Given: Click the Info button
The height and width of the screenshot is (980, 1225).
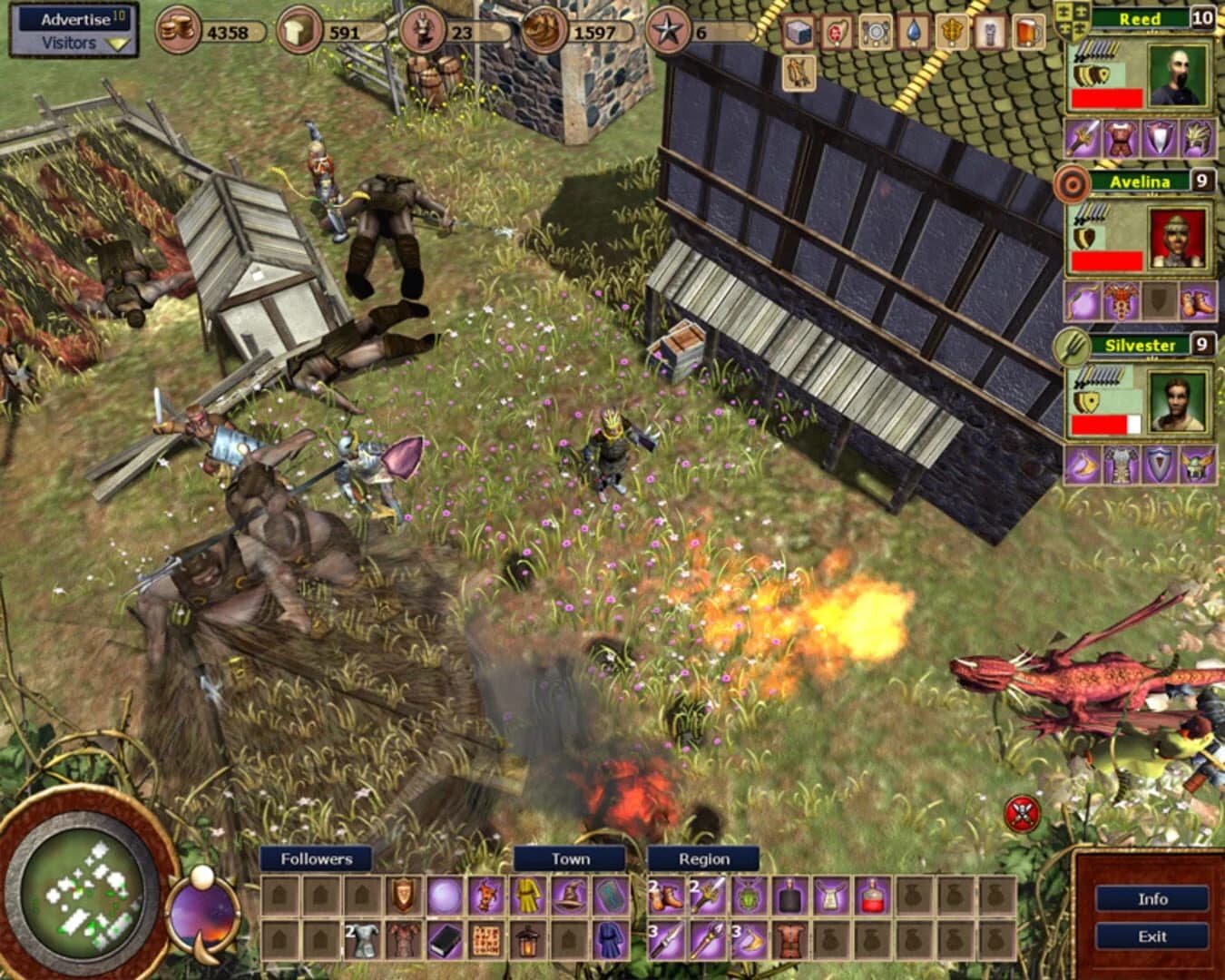Looking at the screenshot, I should (1154, 900).
